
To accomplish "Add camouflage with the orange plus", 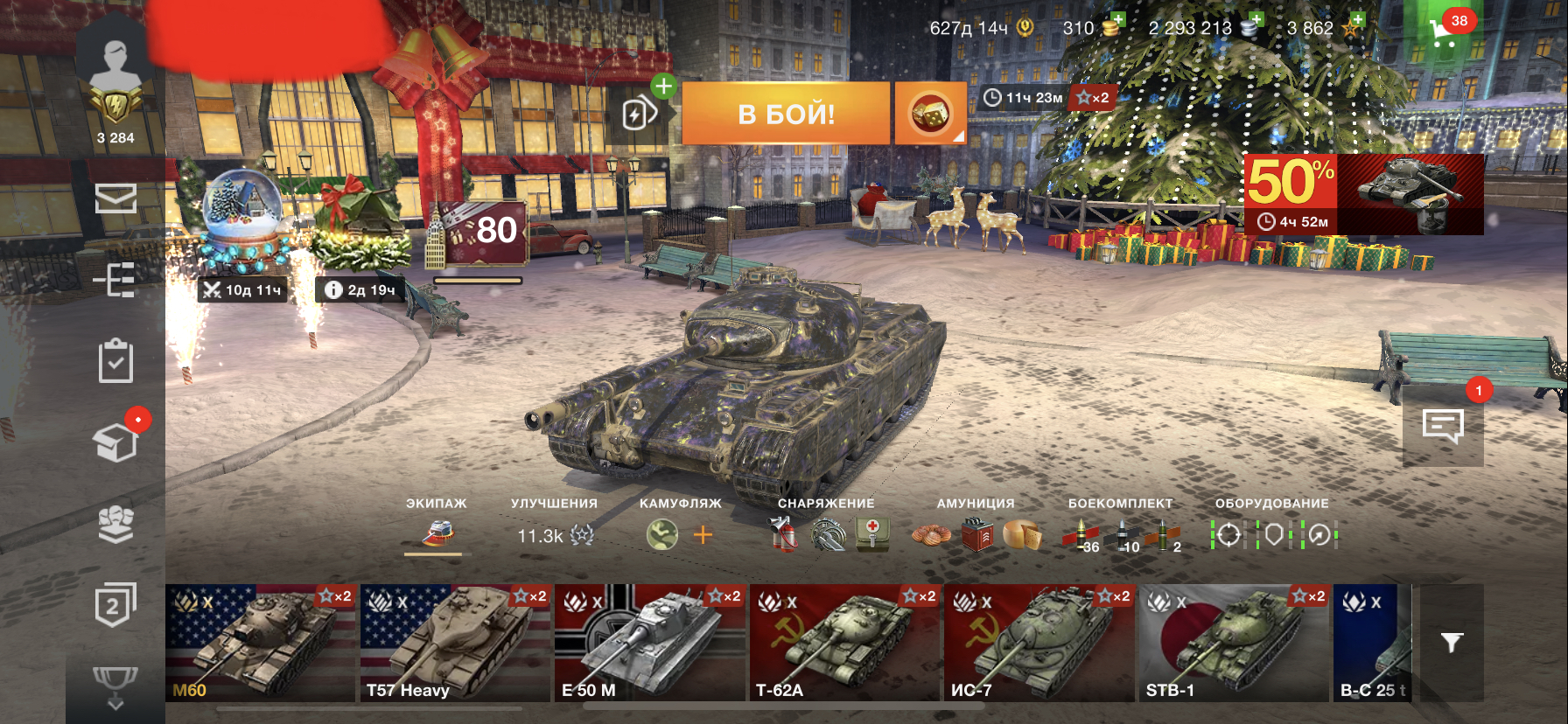I will (703, 534).
